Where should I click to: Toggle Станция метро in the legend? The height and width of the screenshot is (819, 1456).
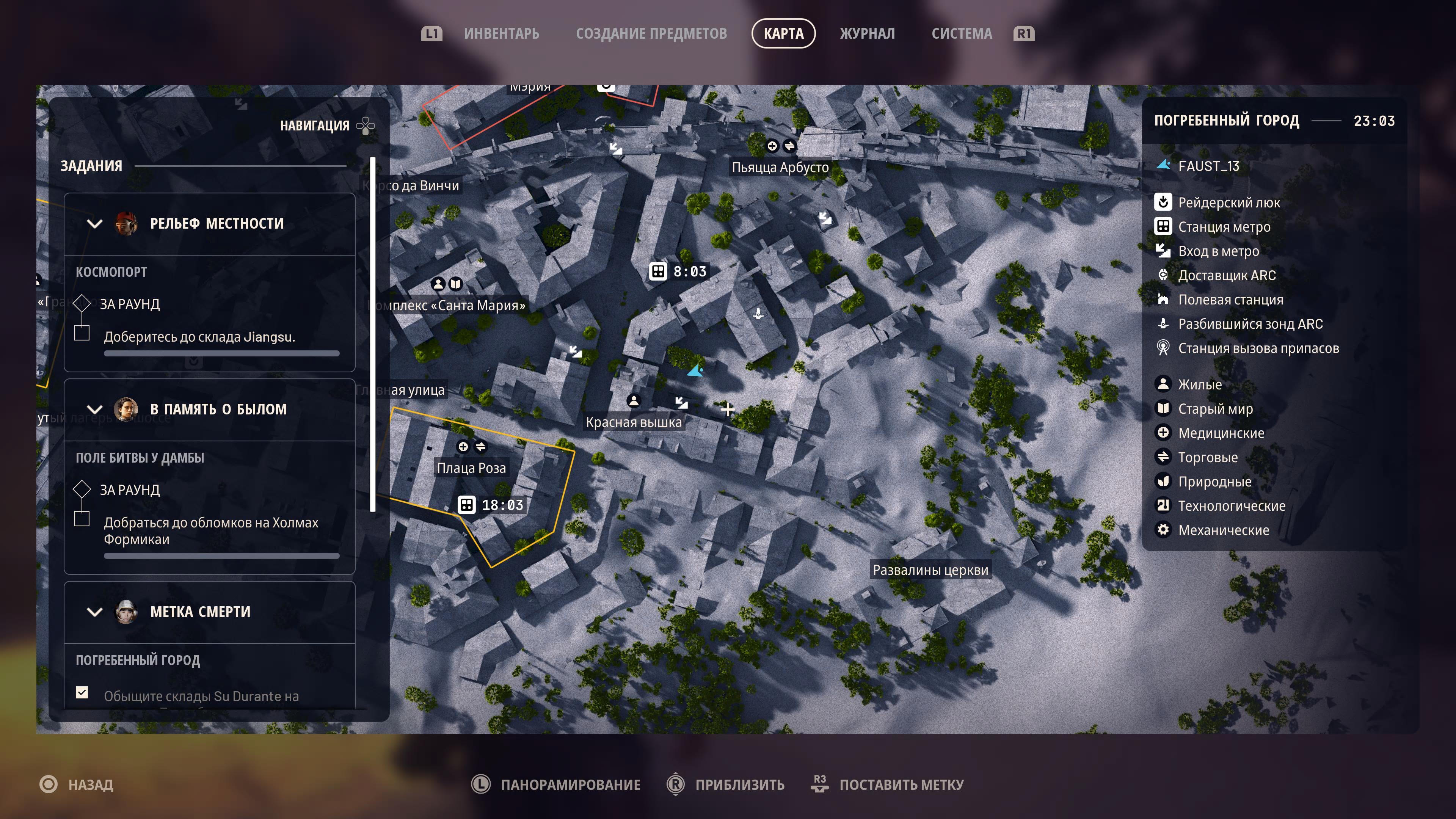pos(1224,227)
